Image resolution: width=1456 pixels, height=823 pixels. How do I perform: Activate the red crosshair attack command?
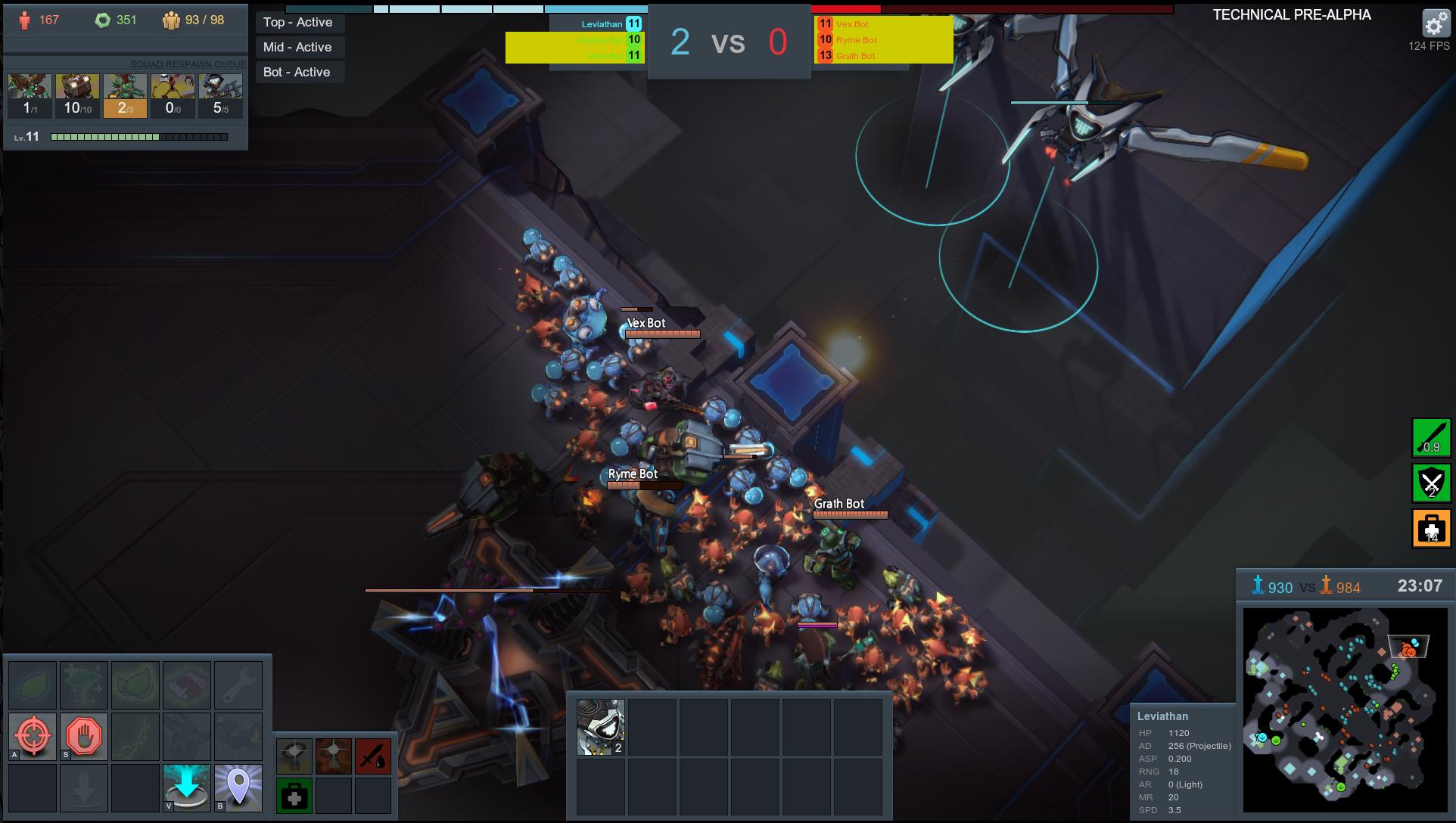pos(33,735)
